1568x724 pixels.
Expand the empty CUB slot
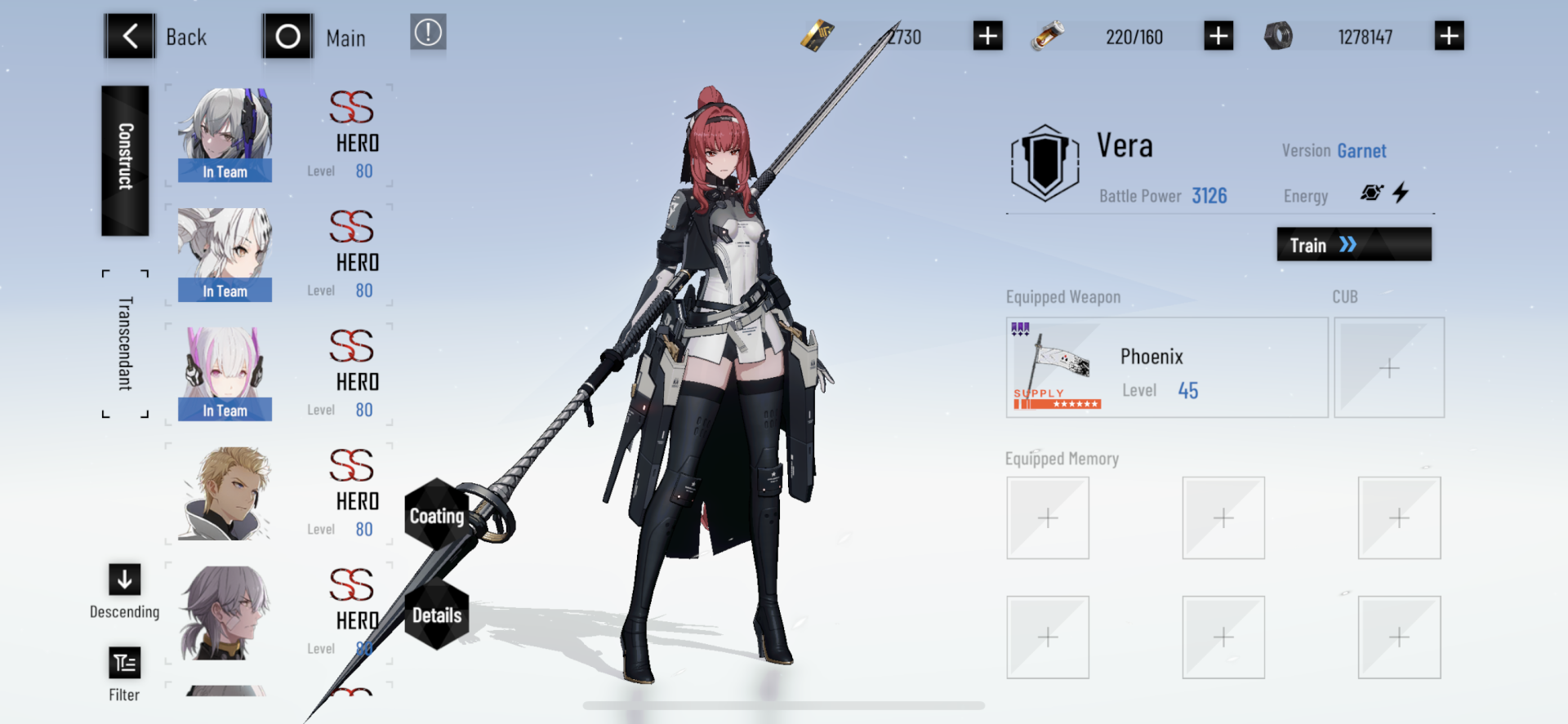(1388, 367)
